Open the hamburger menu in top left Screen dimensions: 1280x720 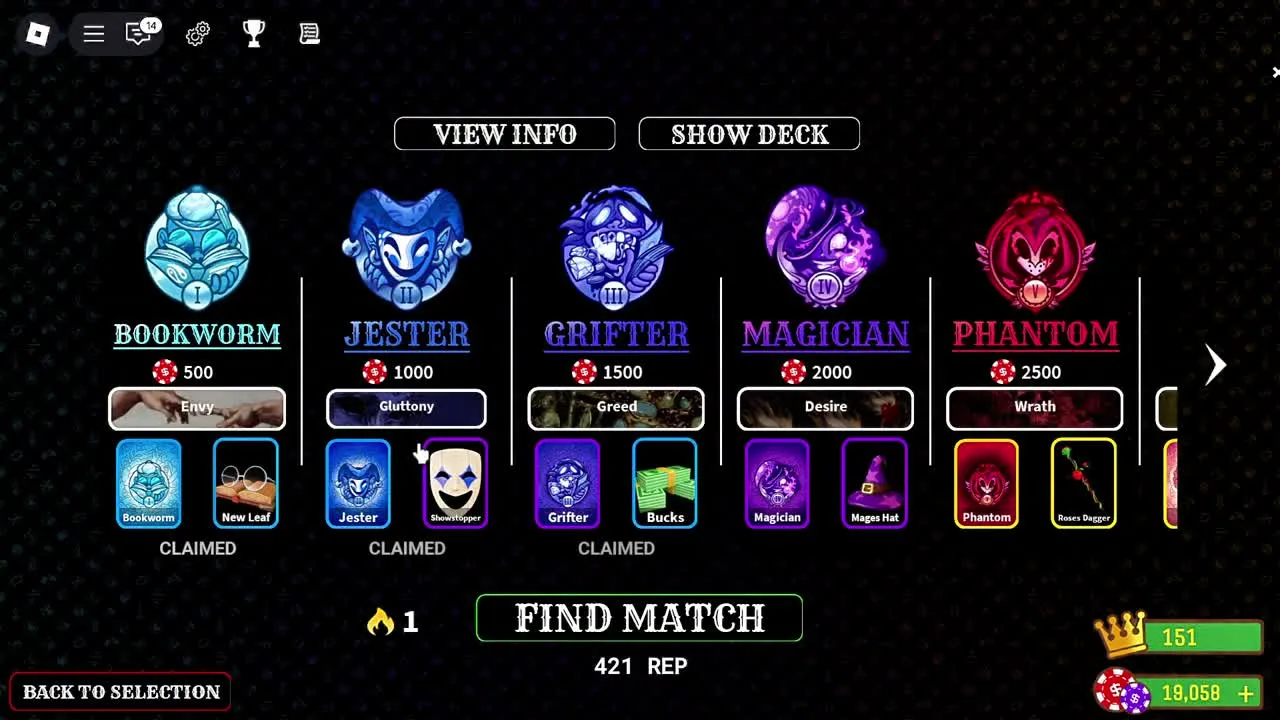[x=93, y=33]
